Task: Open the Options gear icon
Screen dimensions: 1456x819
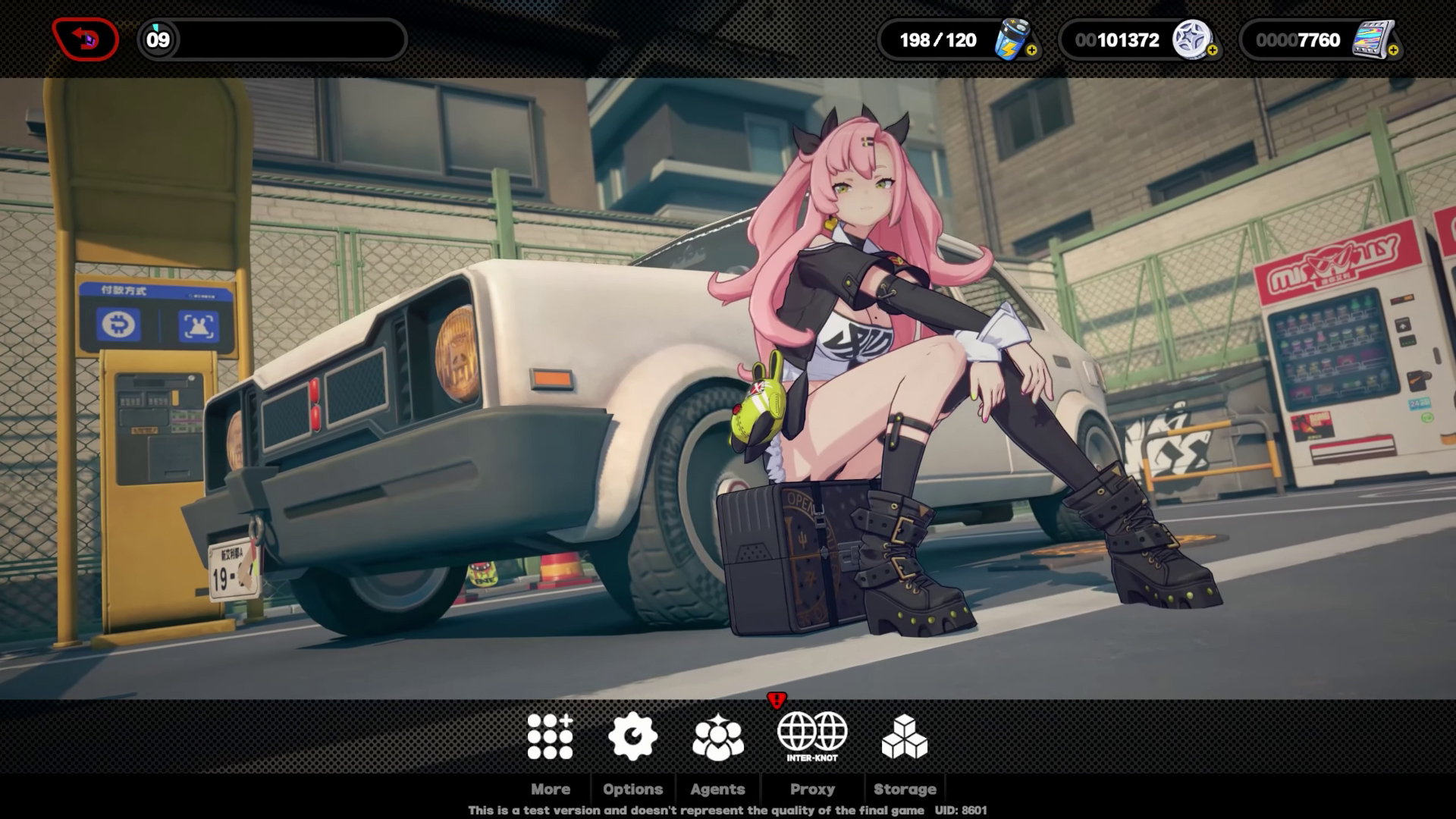Action: click(632, 736)
